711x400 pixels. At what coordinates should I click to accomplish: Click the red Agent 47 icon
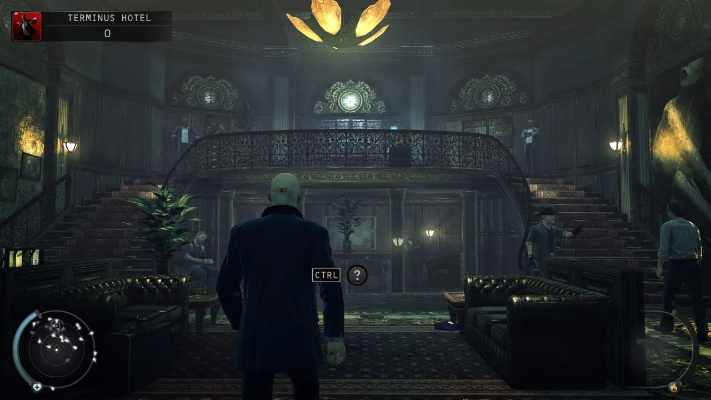pos(26,25)
